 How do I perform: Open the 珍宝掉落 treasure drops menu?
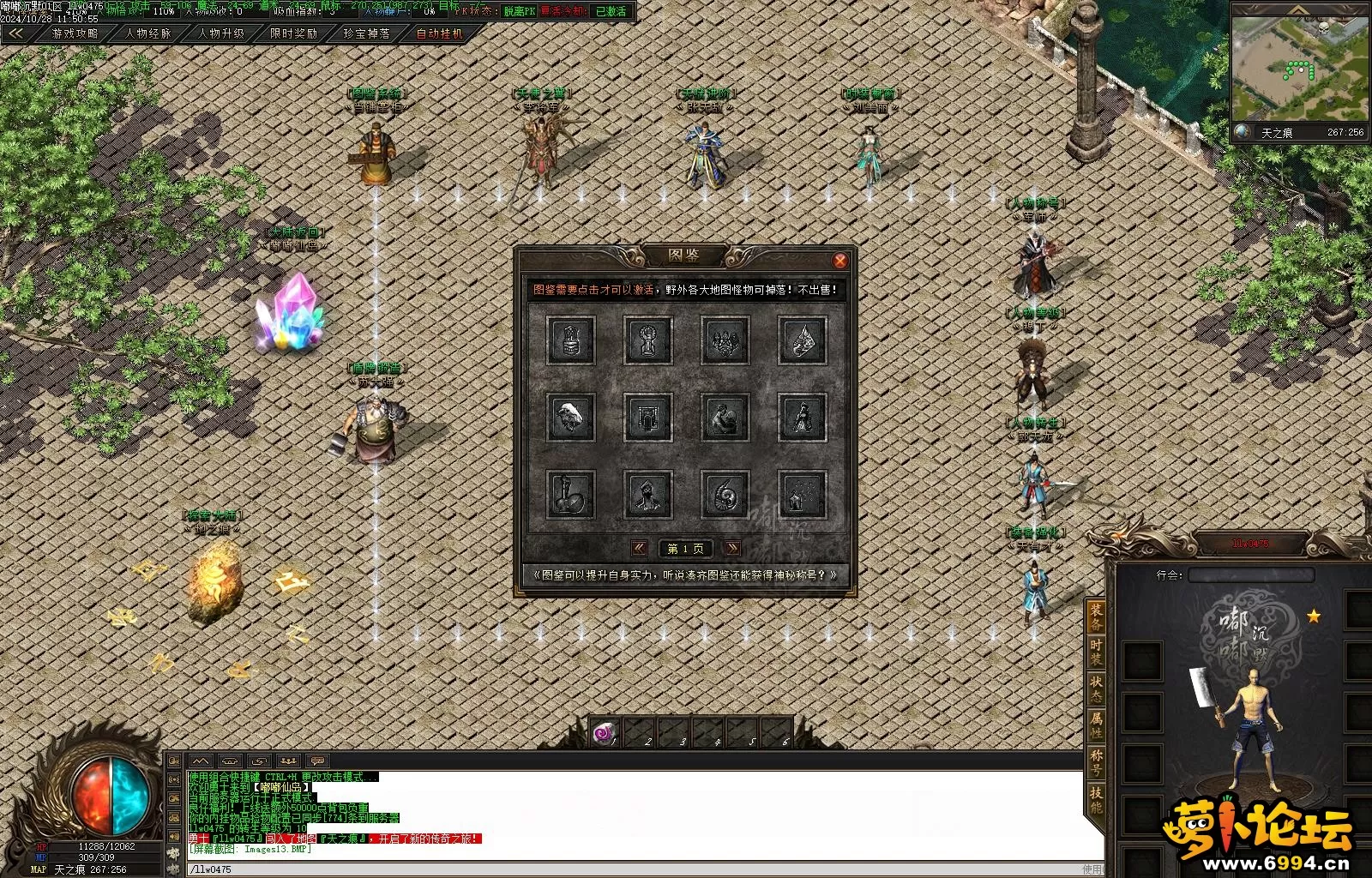coord(366,33)
